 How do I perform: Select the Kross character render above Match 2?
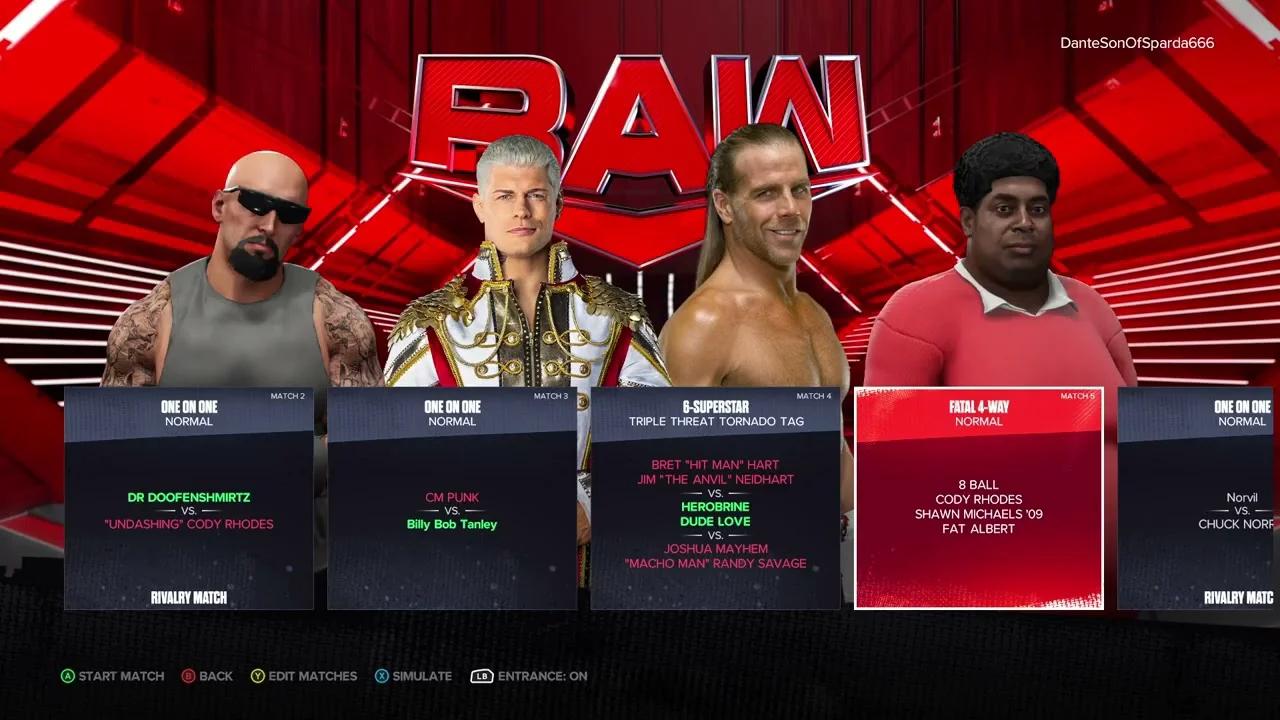(250, 250)
